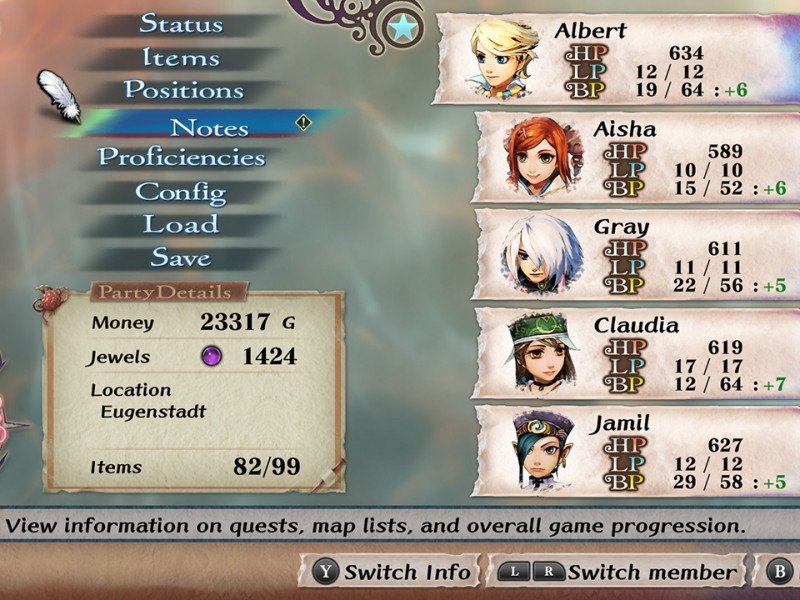This screenshot has height=600, width=800.
Task: Go to the Proficiencies menu
Action: (x=181, y=158)
